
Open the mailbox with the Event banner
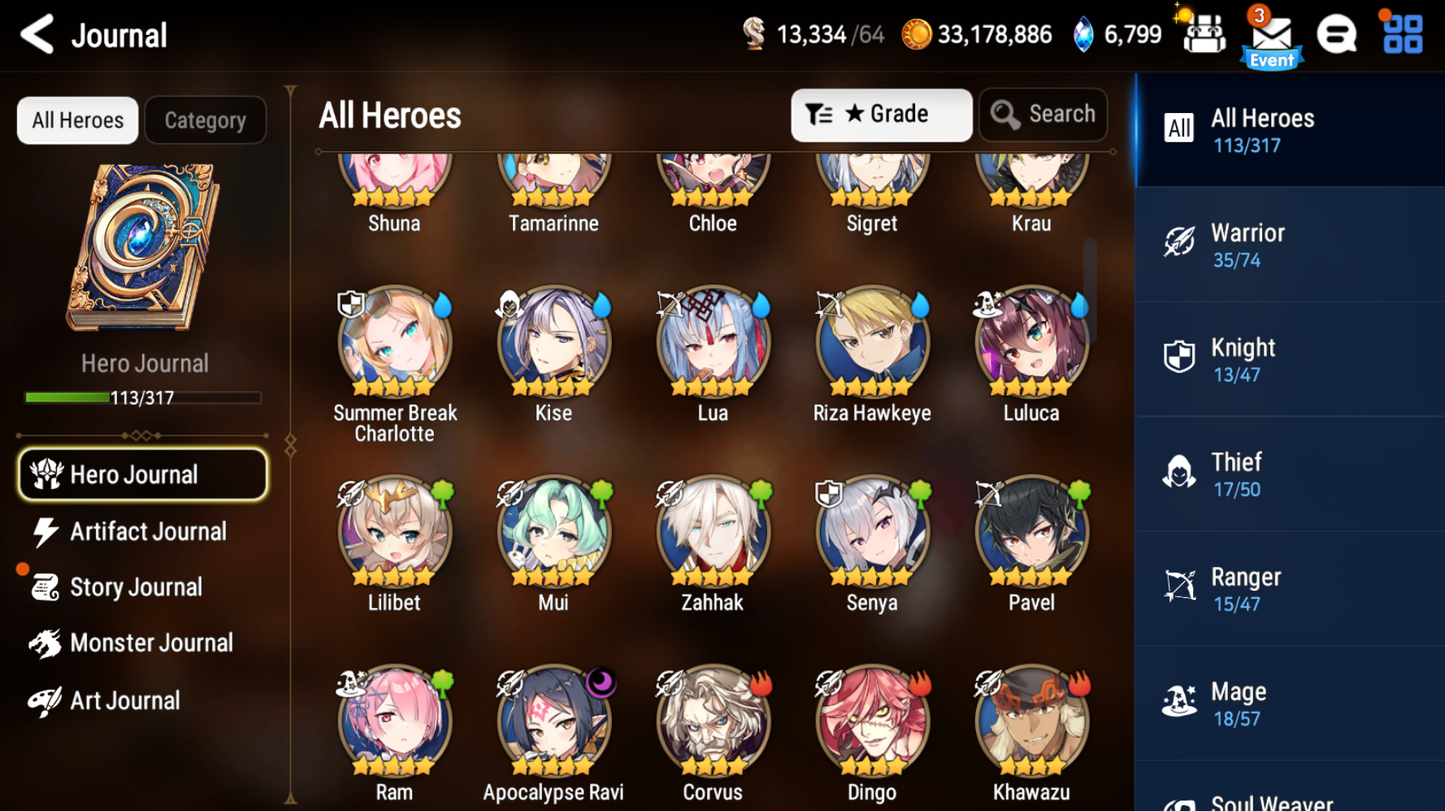pyautogui.click(x=1271, y=33)
